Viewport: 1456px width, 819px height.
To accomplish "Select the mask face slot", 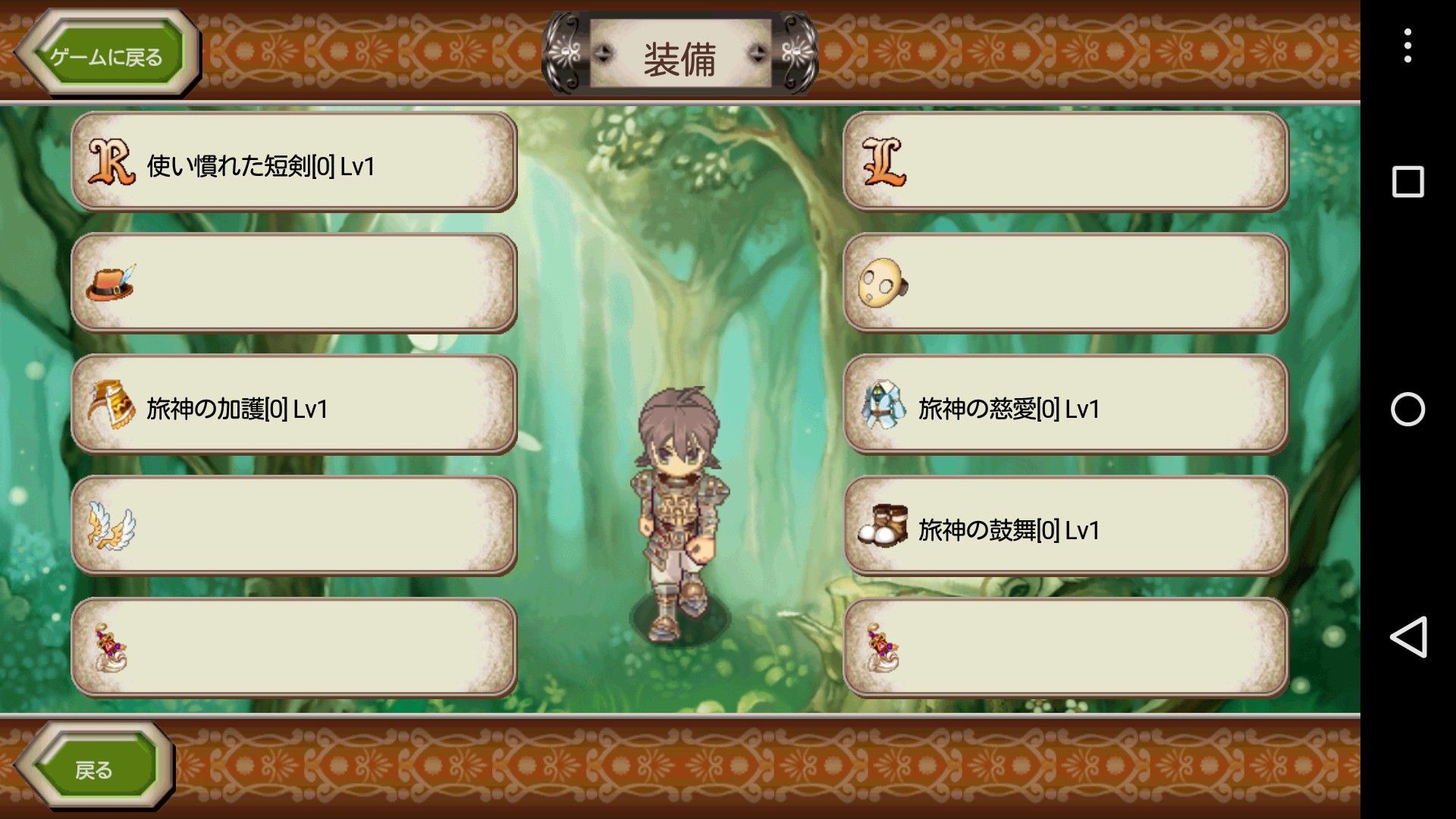I will coord(1065,284).
